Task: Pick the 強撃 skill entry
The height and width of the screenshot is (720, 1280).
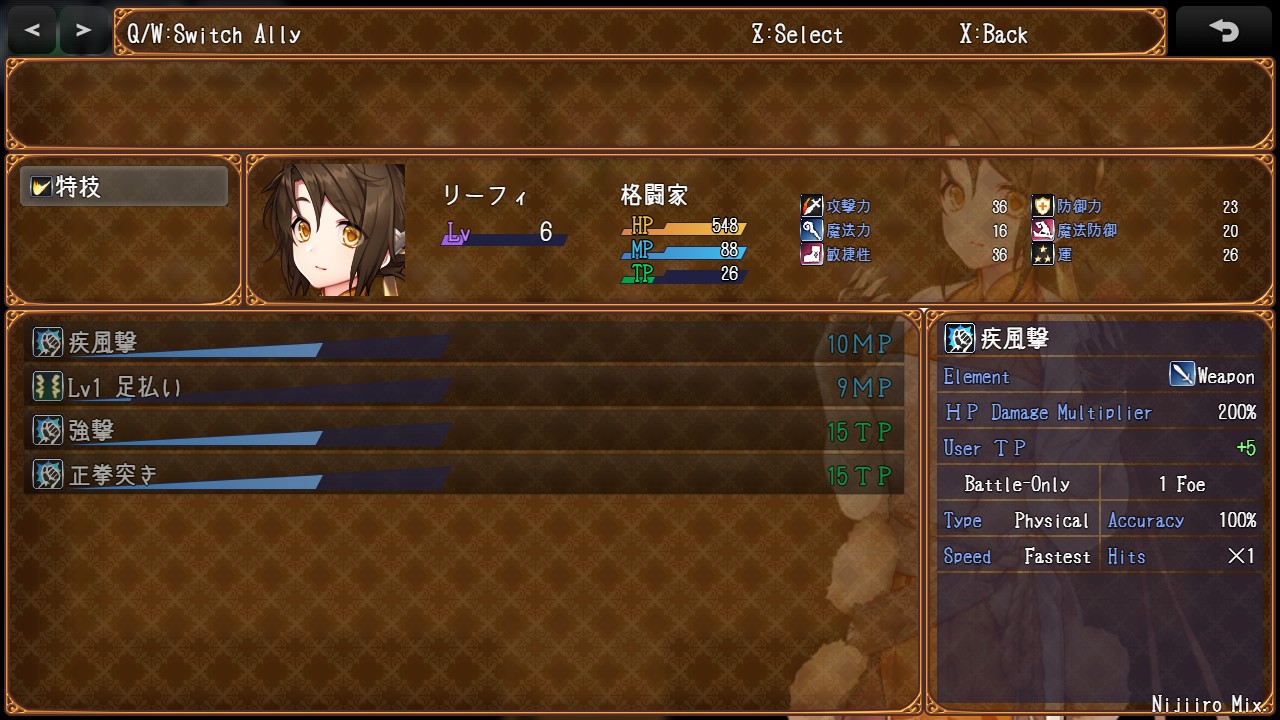Action: click(x=464, y=431)
